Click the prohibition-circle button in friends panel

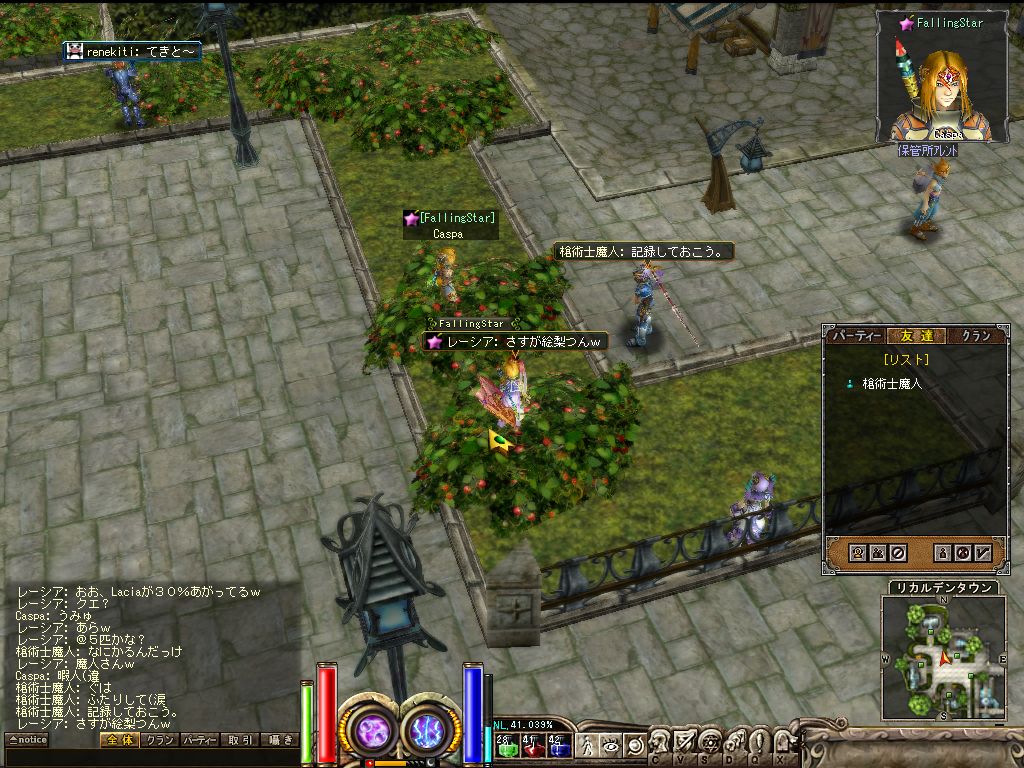pos(898,552)
